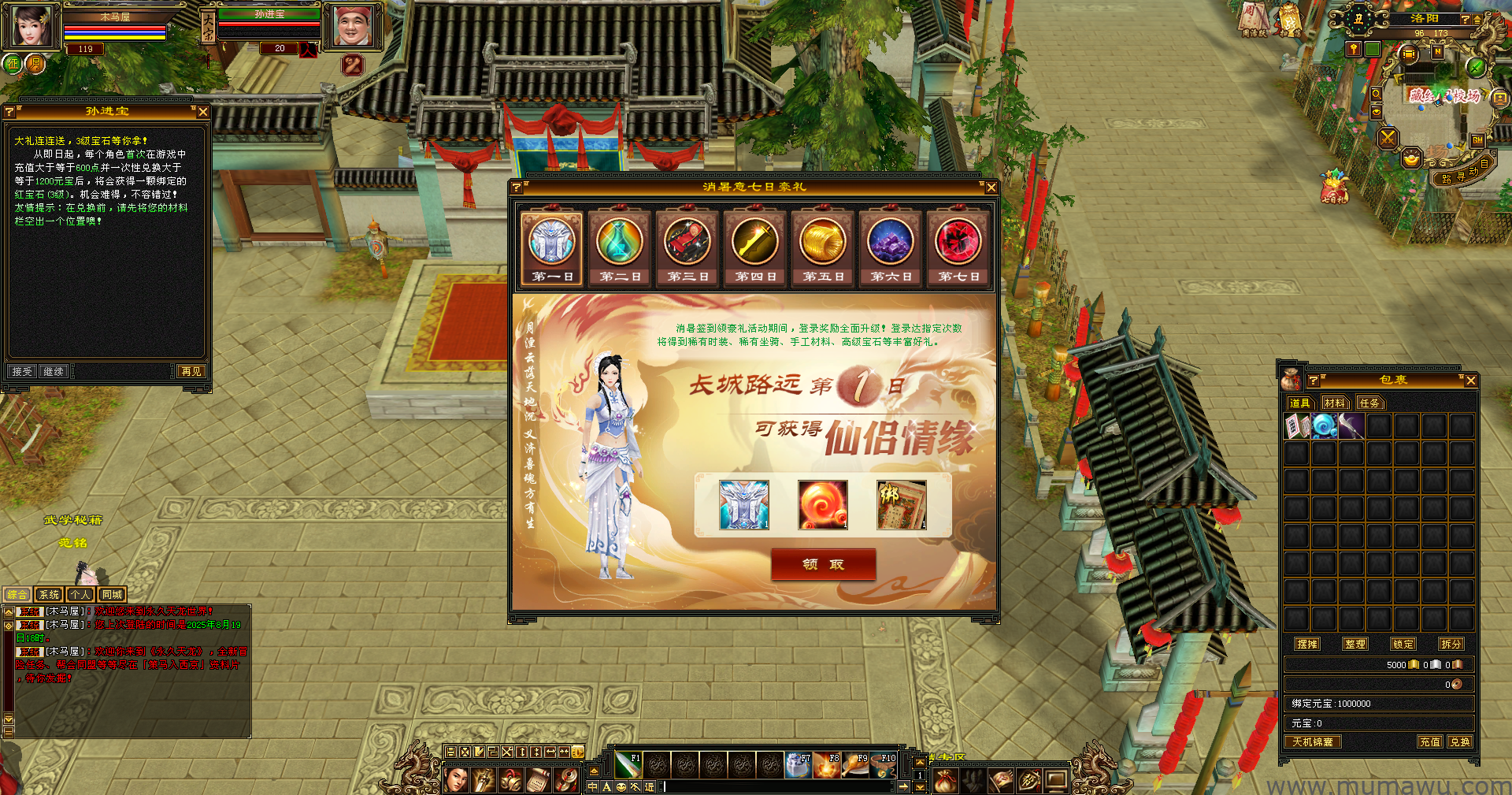Switch to the 材料 inventory tab
Screen dimensions: 1512x795
[x=1335, y=403]
